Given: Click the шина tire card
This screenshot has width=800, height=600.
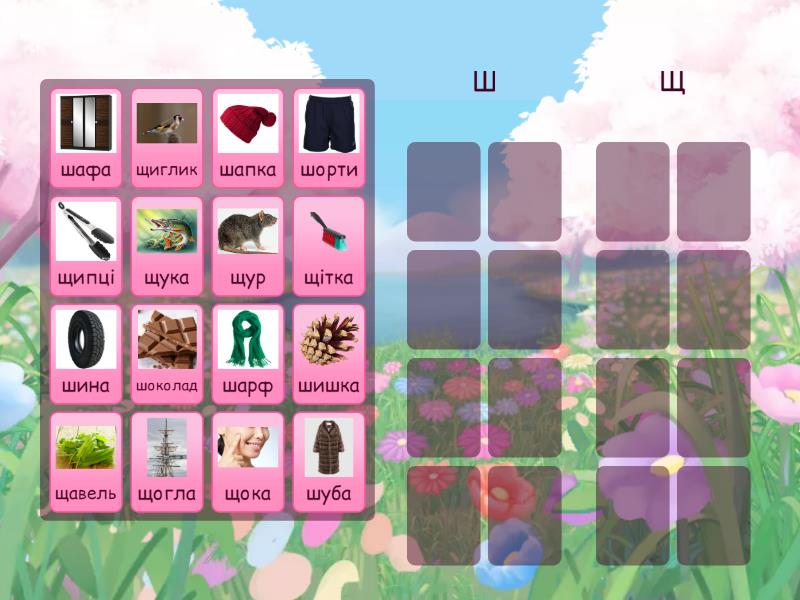Looking at the screenshot, I should (x=86, y=354).
